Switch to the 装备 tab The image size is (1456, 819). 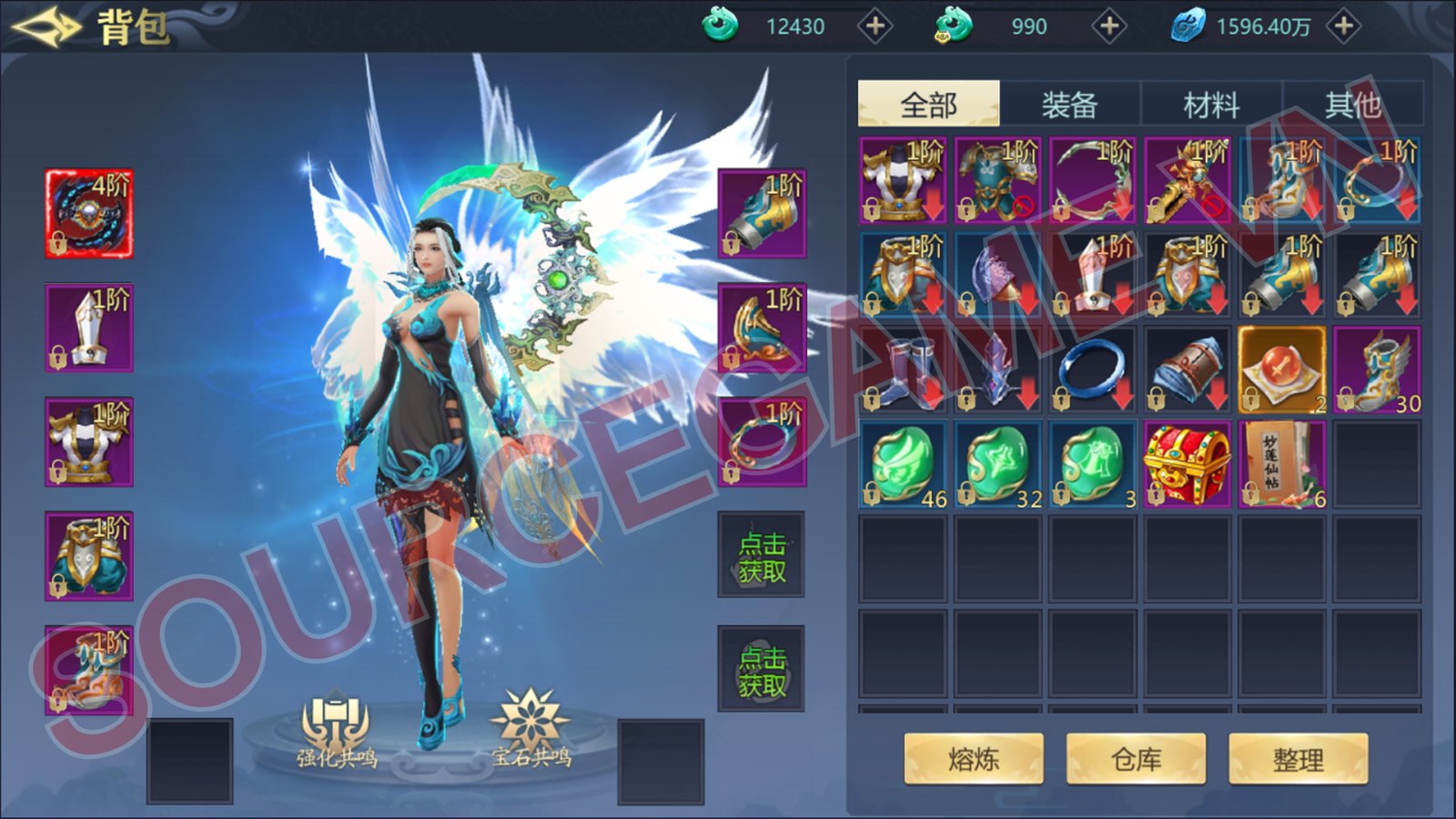click(x=1069, y=105)
